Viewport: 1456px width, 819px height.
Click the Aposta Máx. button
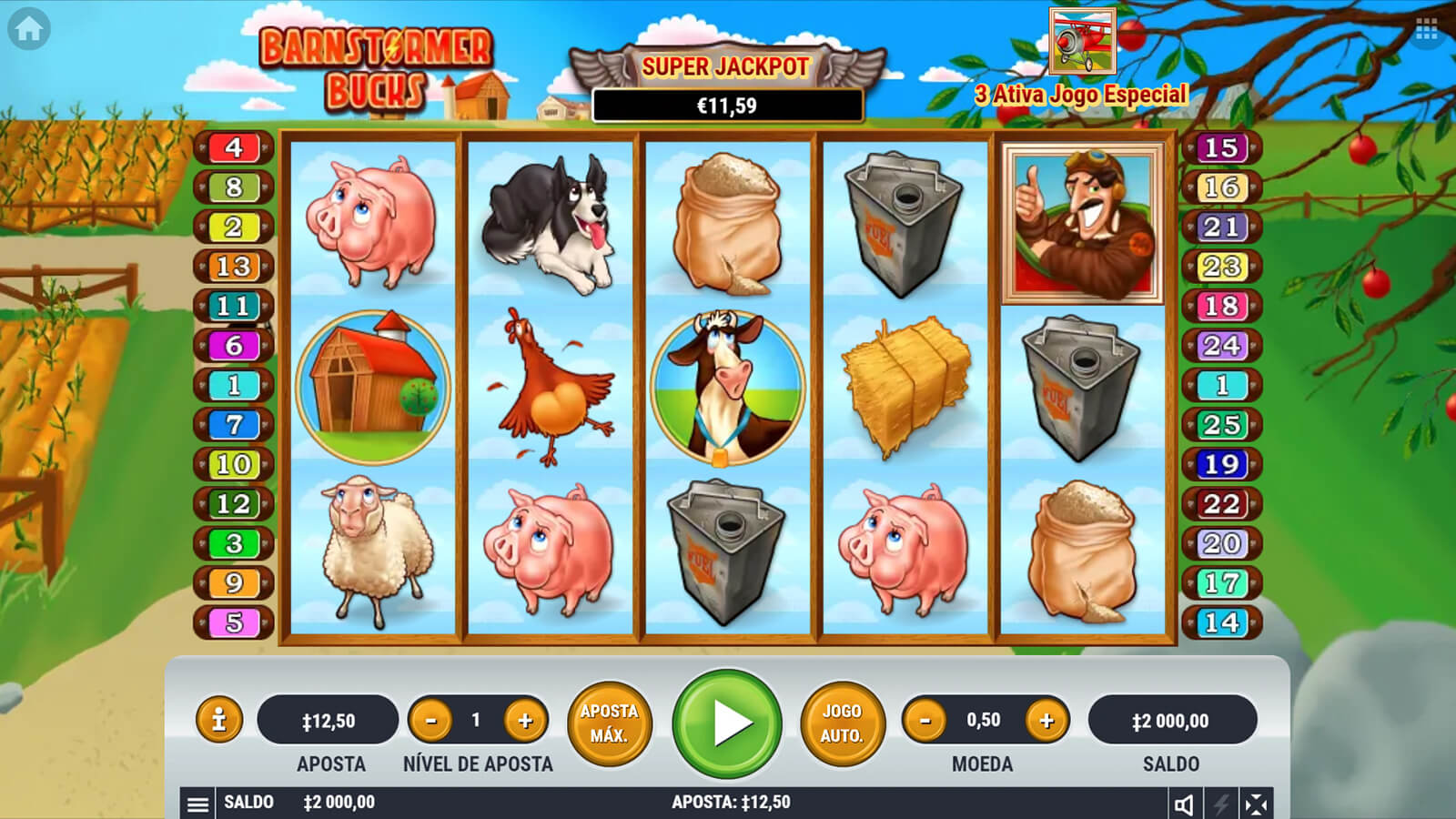click(609, 723)
